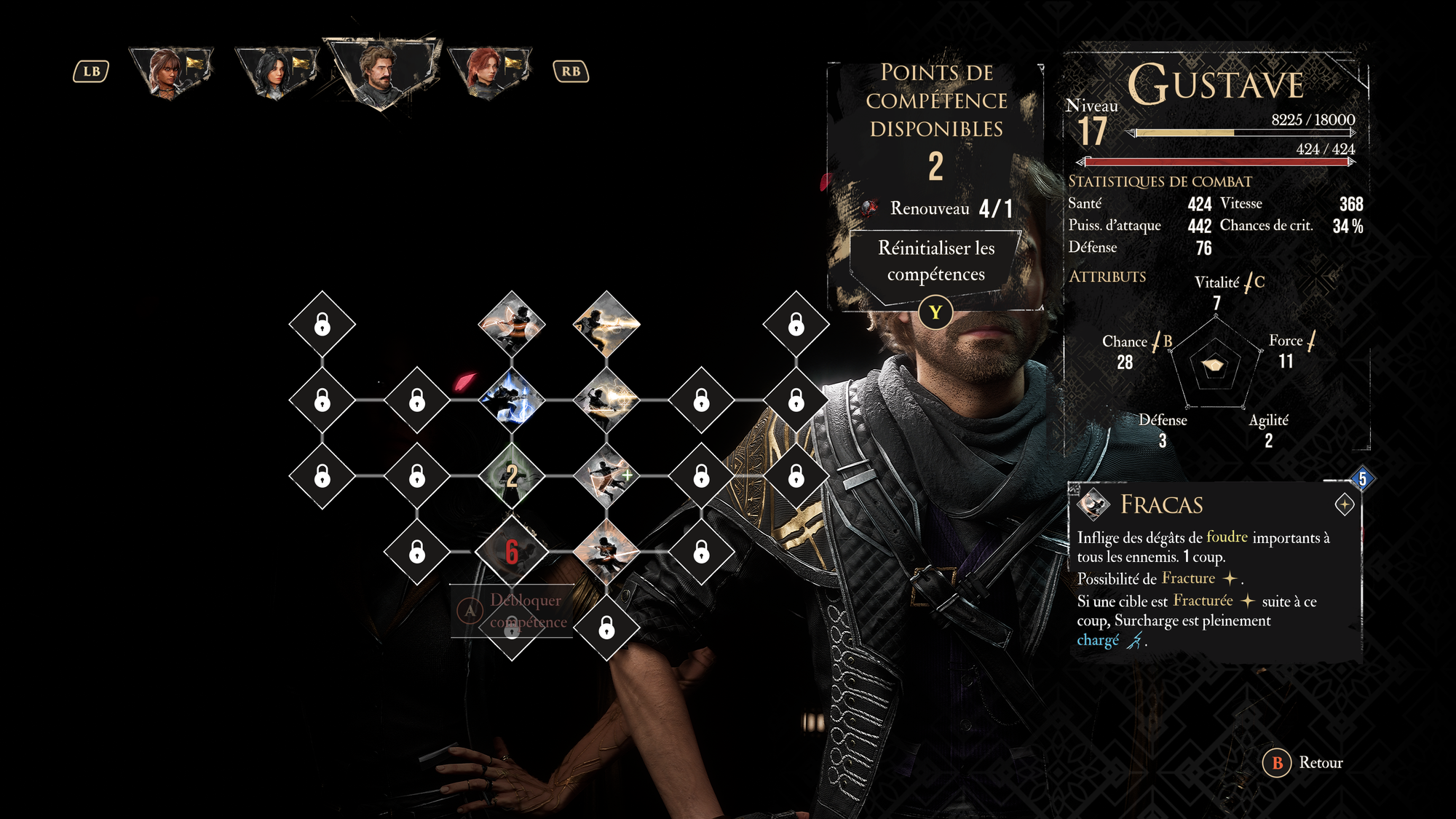The height and width of the screenshot is (819, 1456).
Task: Go back using the Retour label
Action: [1320, 762]
